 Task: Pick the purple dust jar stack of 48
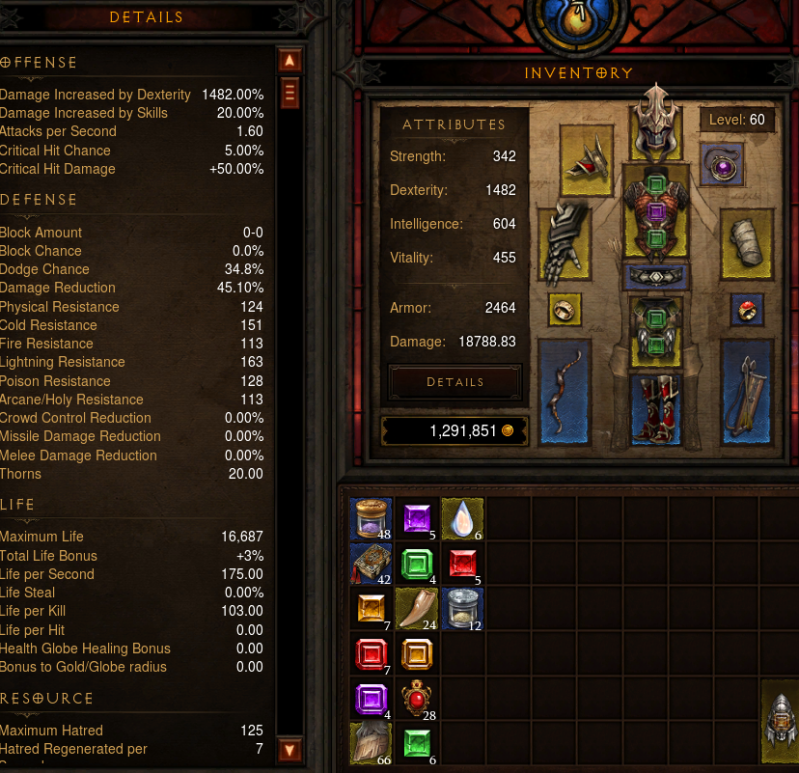pyautogui.click(x=372, y=519)
